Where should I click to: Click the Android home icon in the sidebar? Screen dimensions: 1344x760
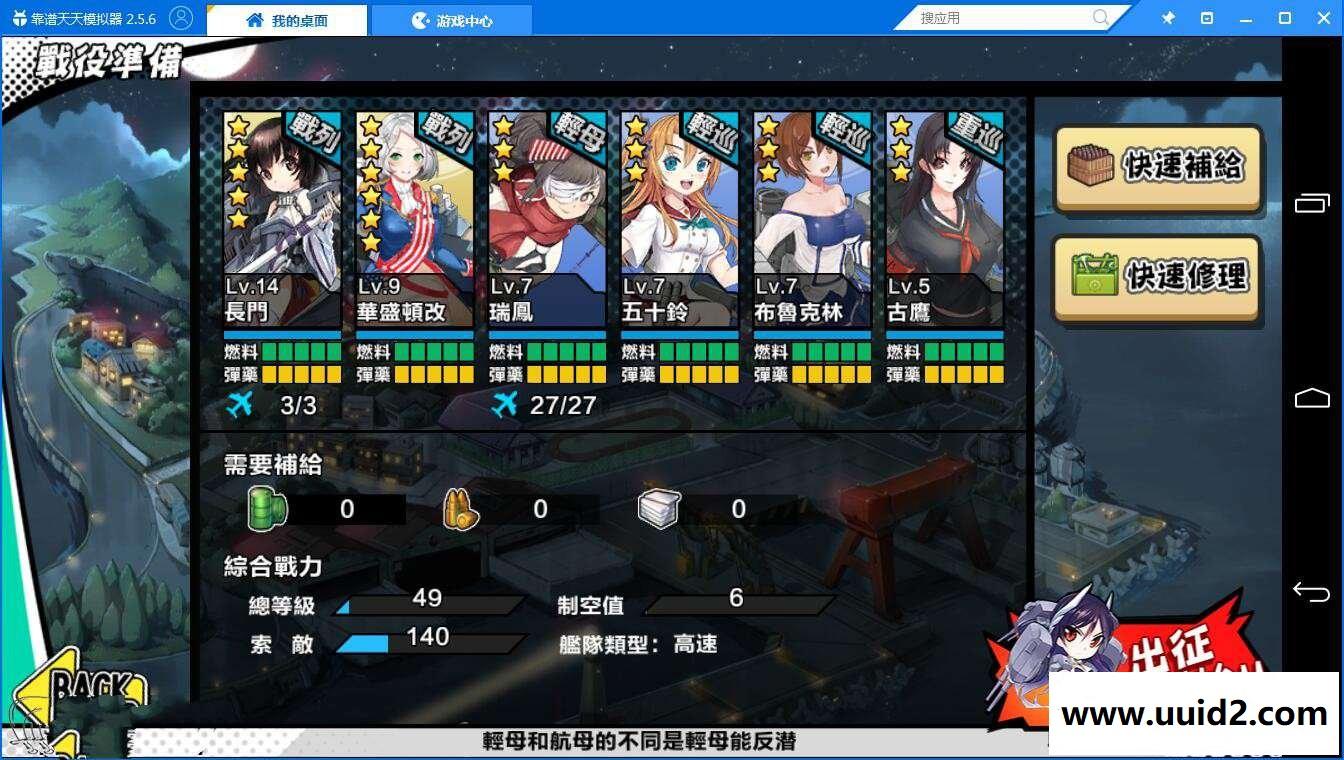click(1311, 397)
